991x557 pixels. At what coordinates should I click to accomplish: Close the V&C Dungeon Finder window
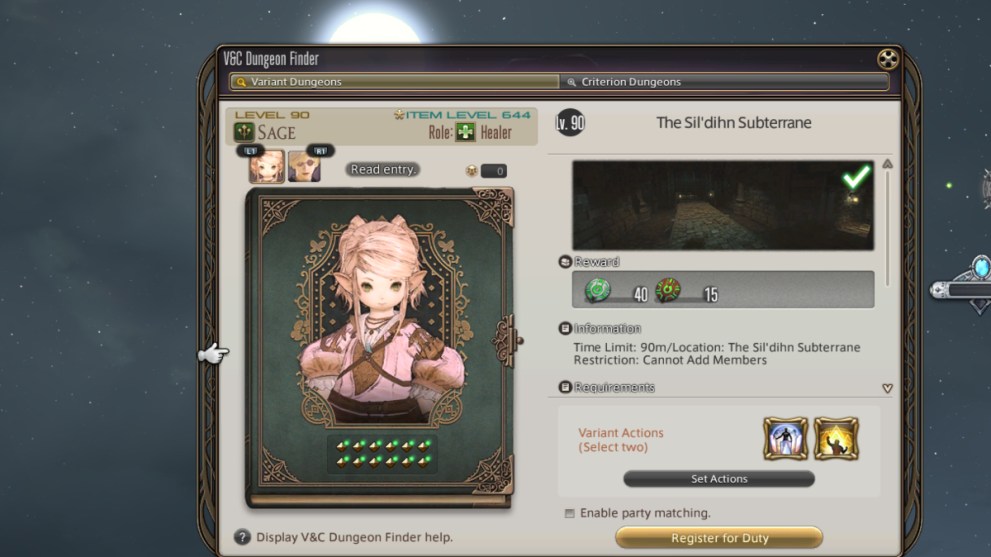point(887,59)
